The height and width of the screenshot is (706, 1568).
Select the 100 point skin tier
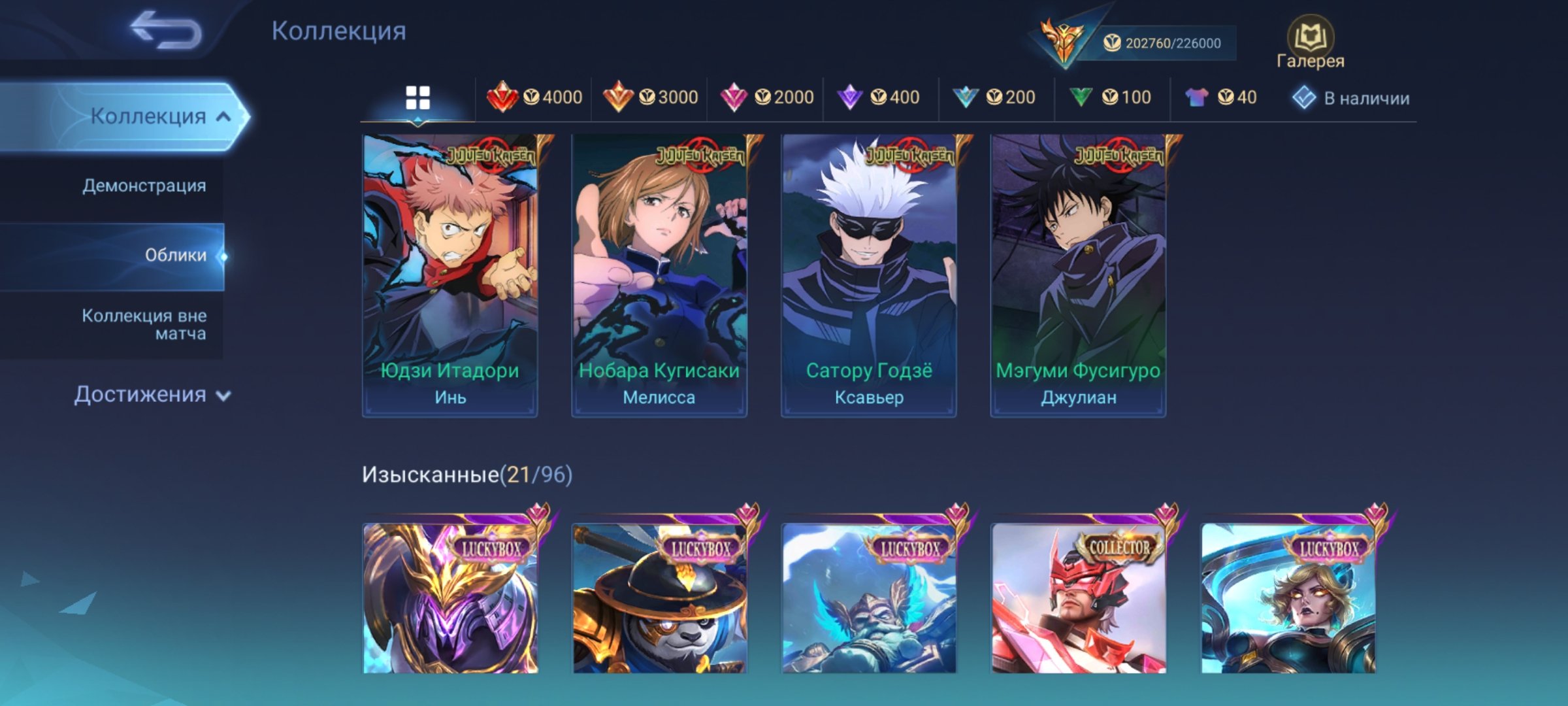point(1111,97)
